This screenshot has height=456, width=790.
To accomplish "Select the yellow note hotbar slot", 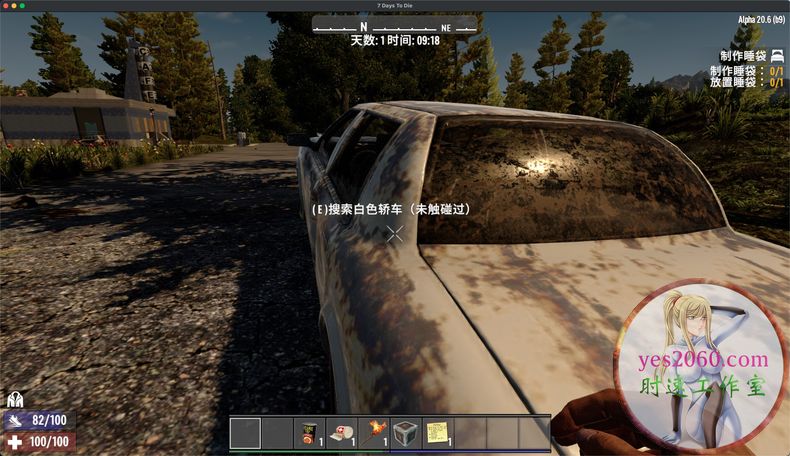I will tap(437, 433).
